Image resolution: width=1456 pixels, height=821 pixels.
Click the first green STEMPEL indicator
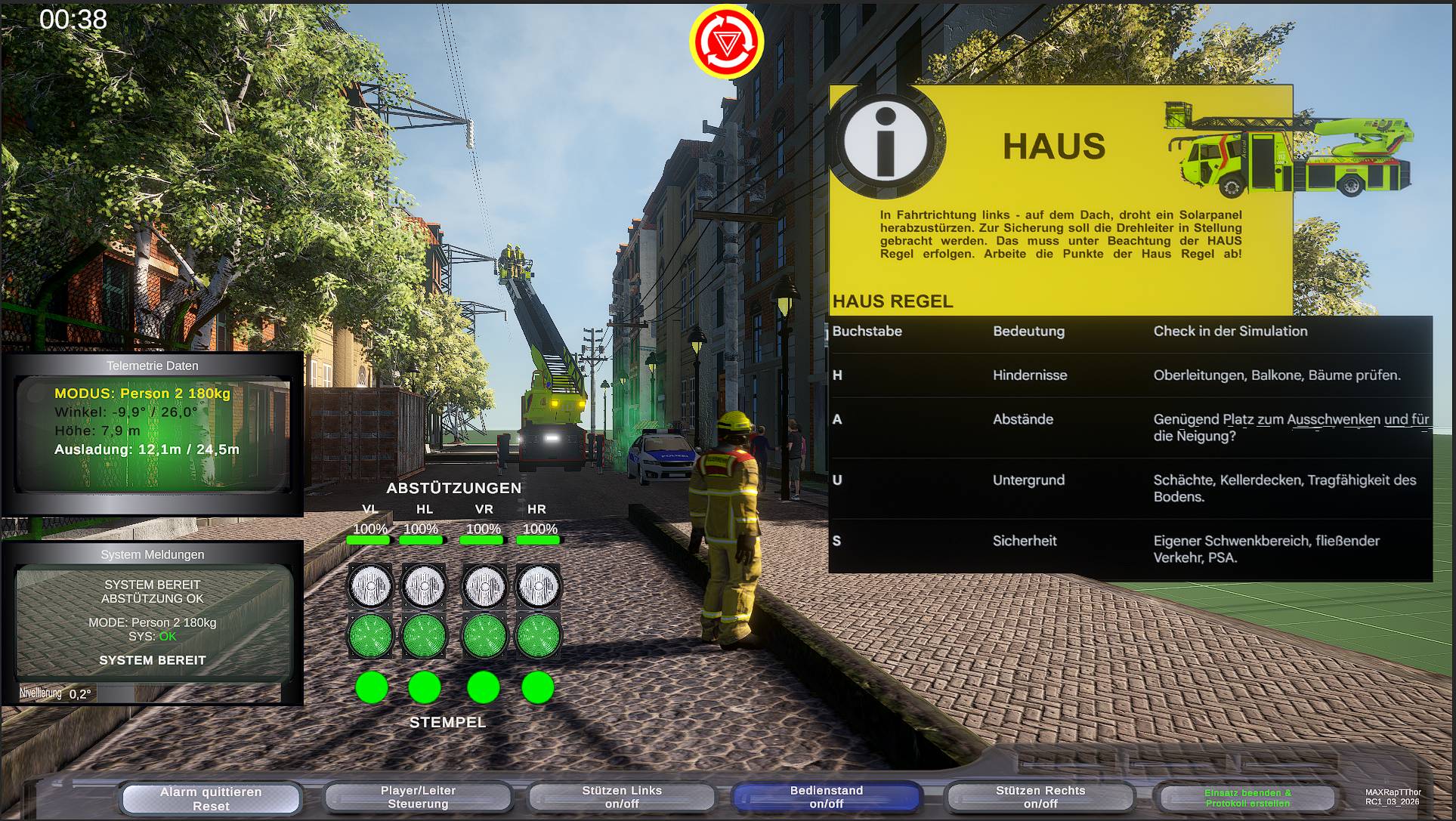pos(370,688)
